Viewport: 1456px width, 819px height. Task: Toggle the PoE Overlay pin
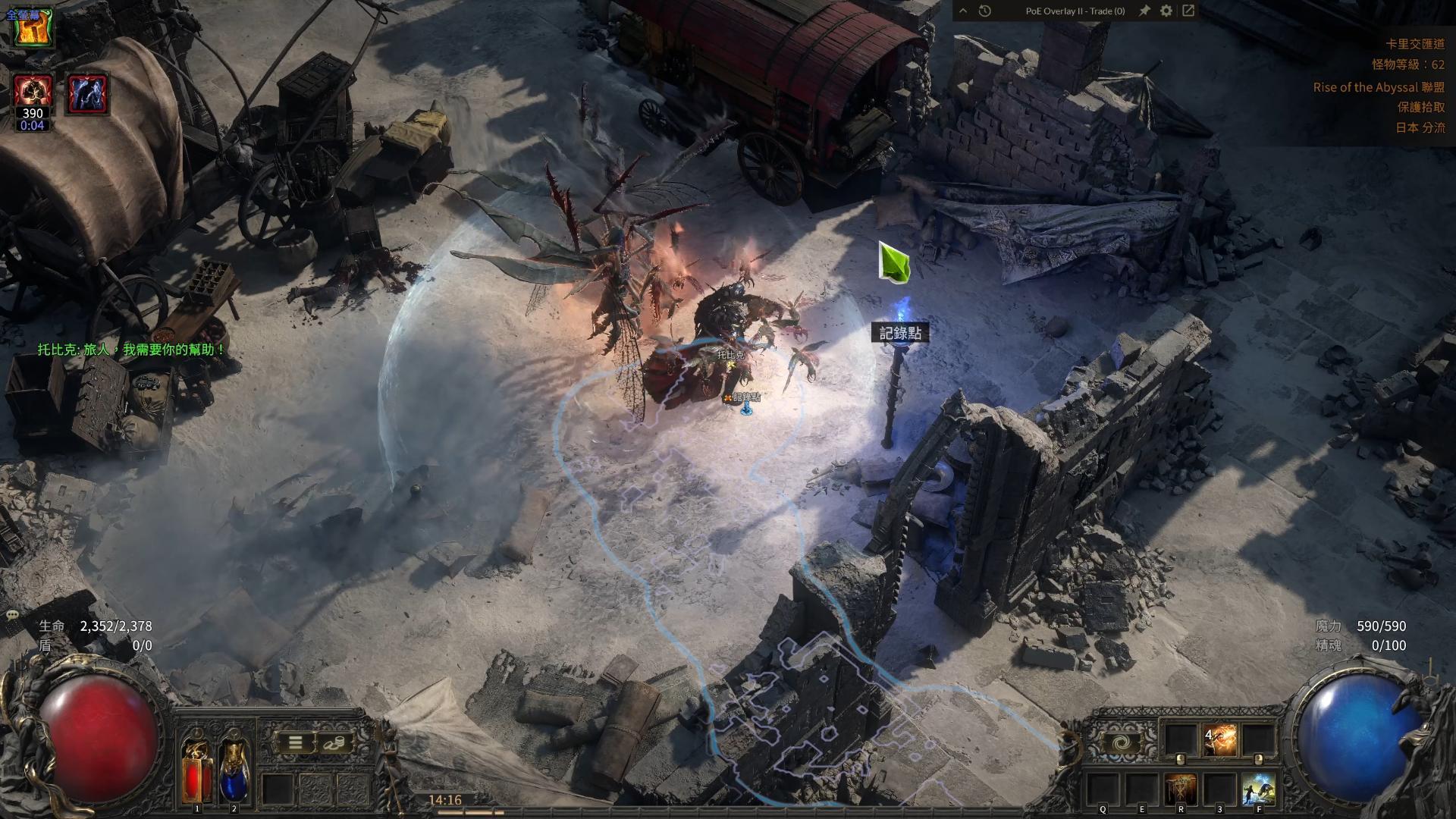[1144, 11]
